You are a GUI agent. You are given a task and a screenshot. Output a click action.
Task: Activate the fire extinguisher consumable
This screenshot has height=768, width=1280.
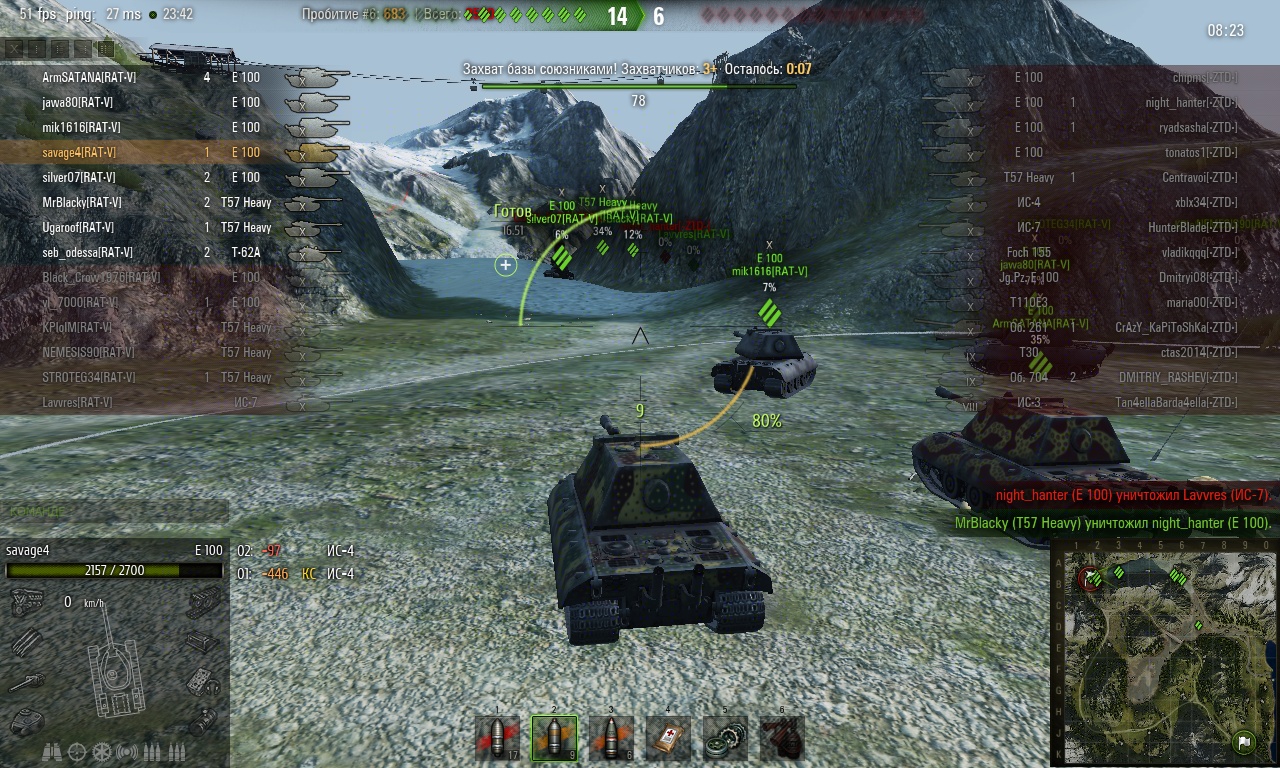(781, 738)
